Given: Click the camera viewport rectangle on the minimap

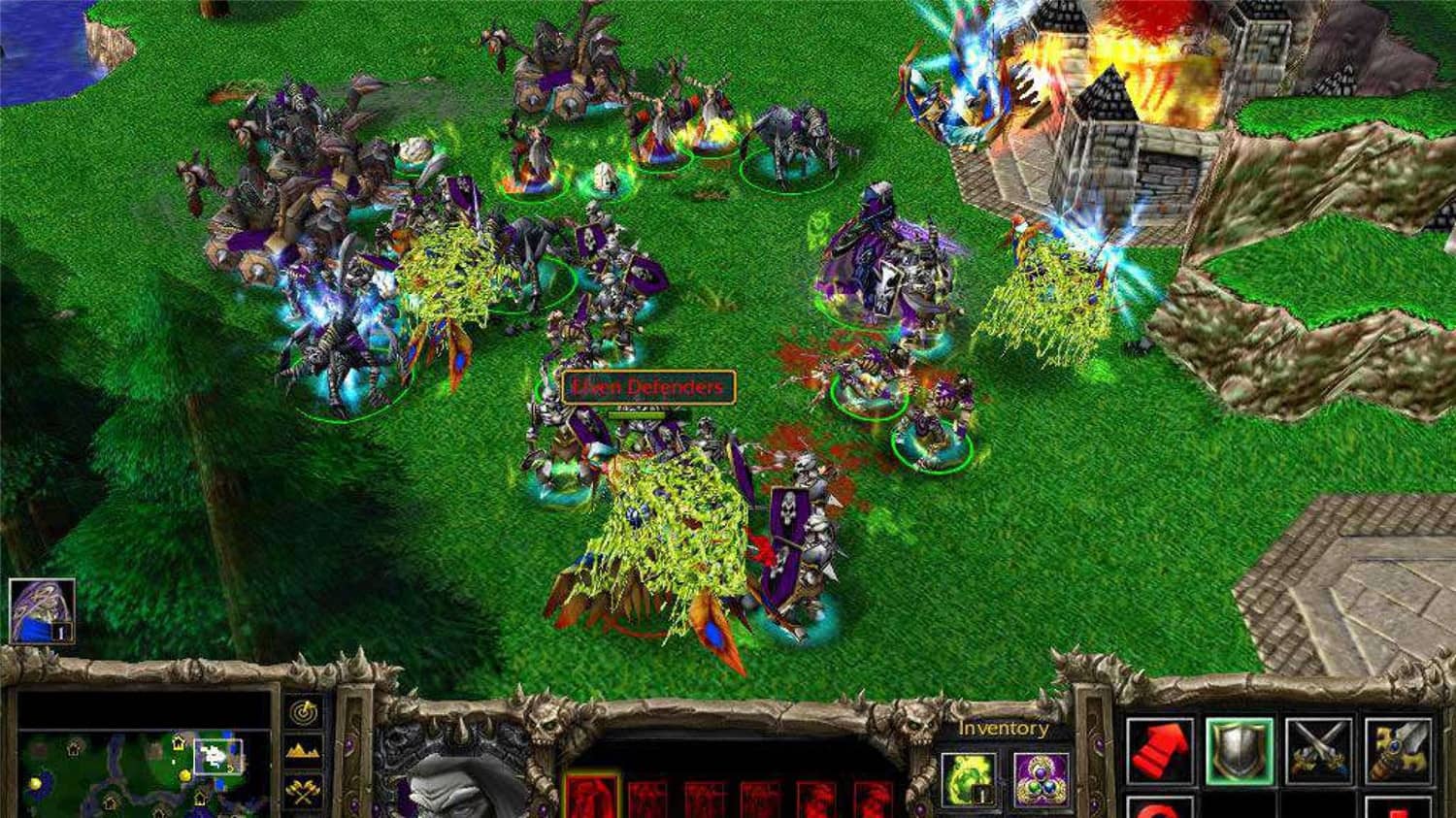Looking at the screenshot, I should 217,756.
